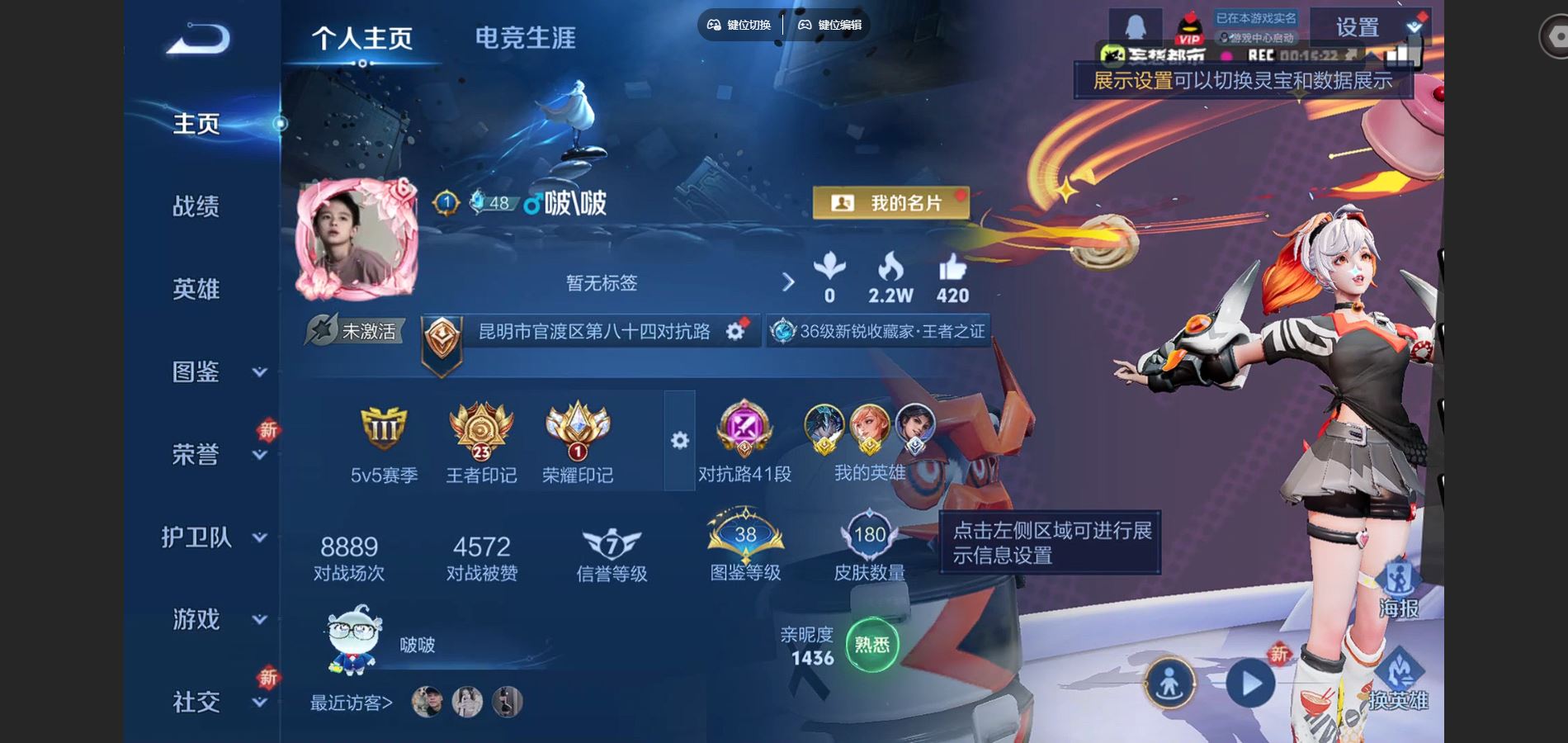The height and width of the screenshot is (743, 1568).
Task: Switch to the 电竞生涯 tab
Action: tap(525, 37)
